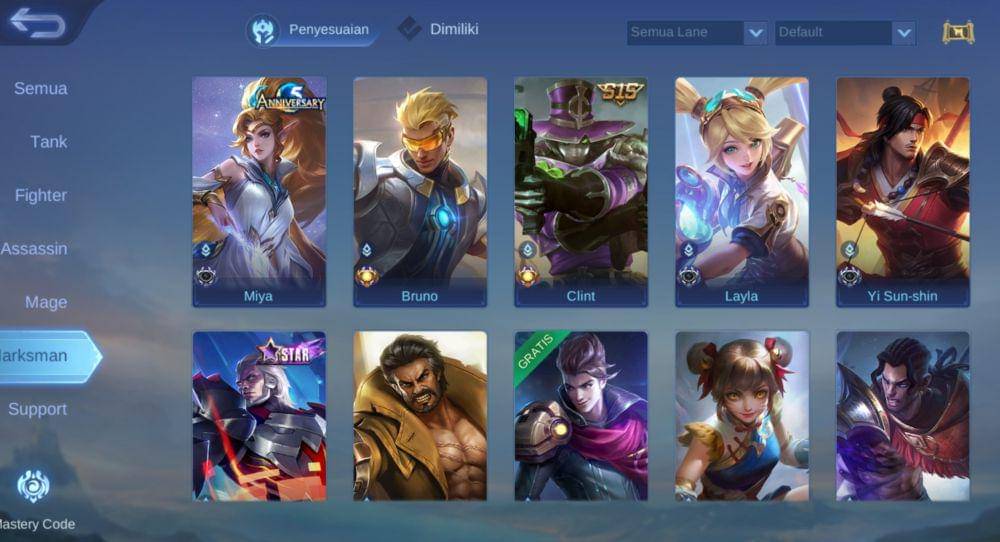Expand the Default sorting dropdown
This screenshot has height=542, width=1000.
(845, 33)
